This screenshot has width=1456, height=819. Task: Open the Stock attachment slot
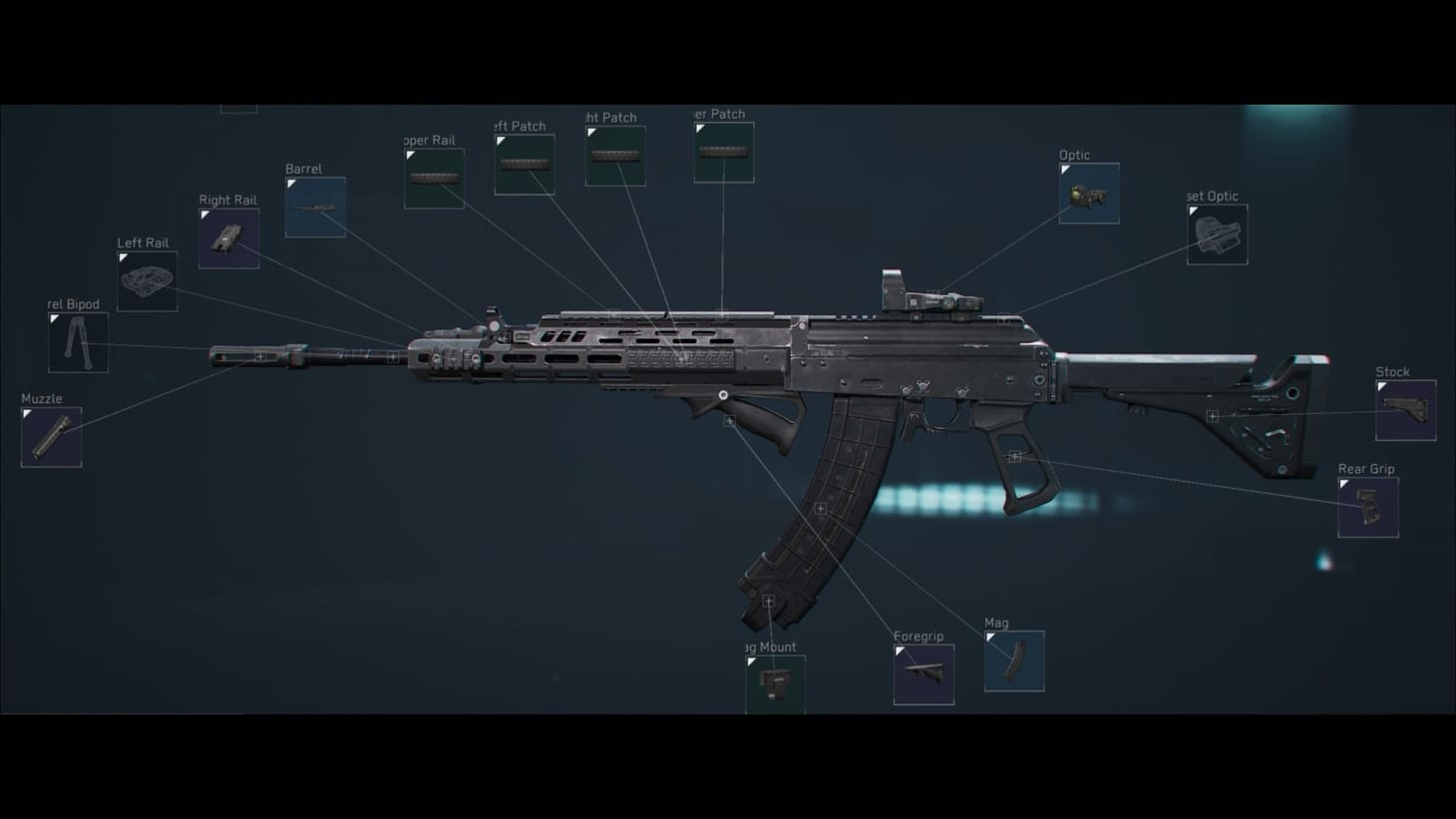coord(1407,409)
